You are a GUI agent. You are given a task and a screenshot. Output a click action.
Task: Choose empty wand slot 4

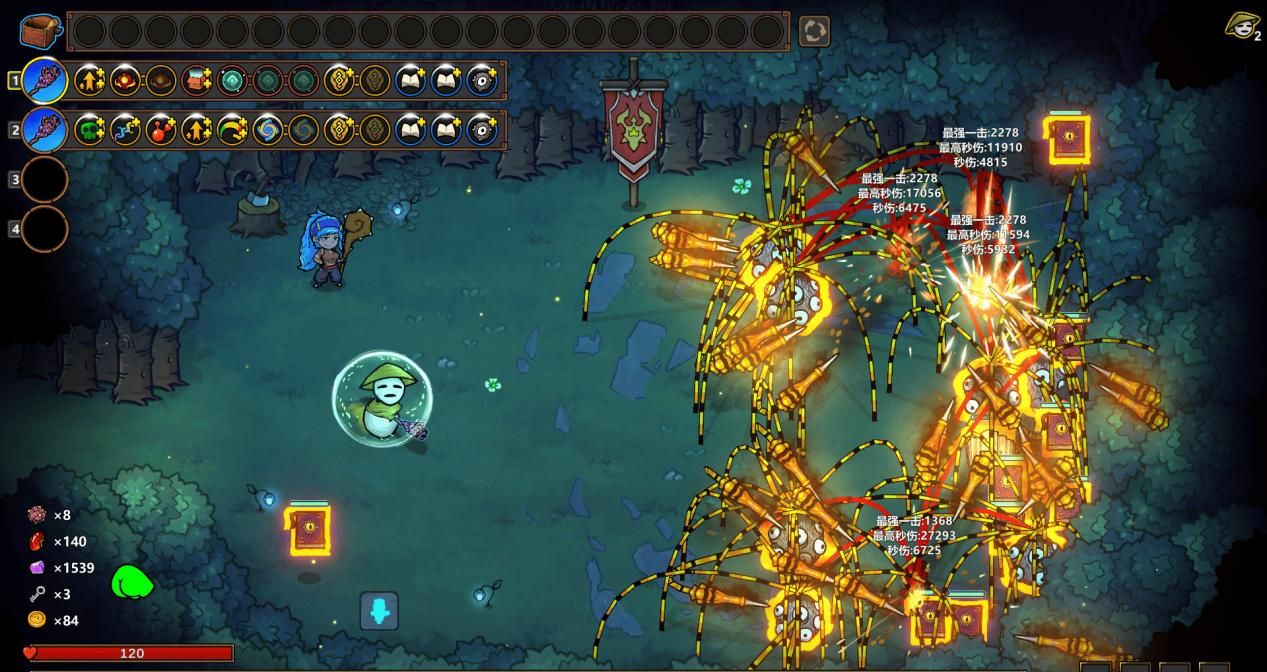point(45,229)
